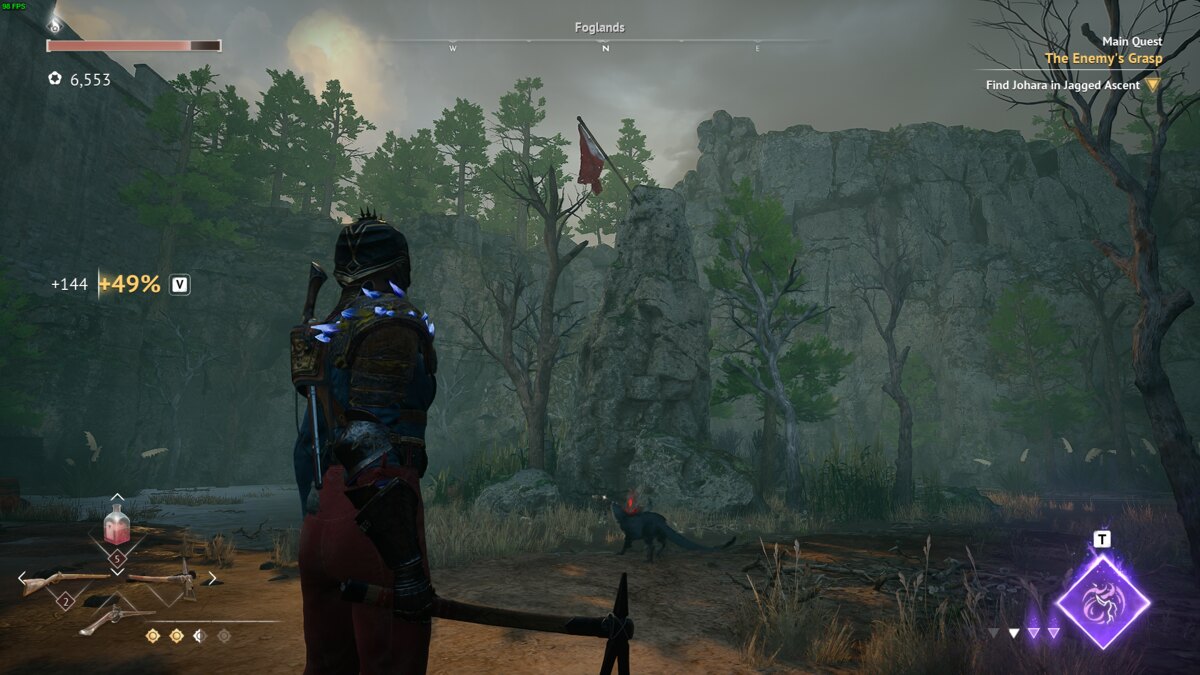Image resolution: width=1200 pixels, height=675 pixels.
Task: Activate the glowing purple Enki ability diamond
Action: [x=1102, y=602]
